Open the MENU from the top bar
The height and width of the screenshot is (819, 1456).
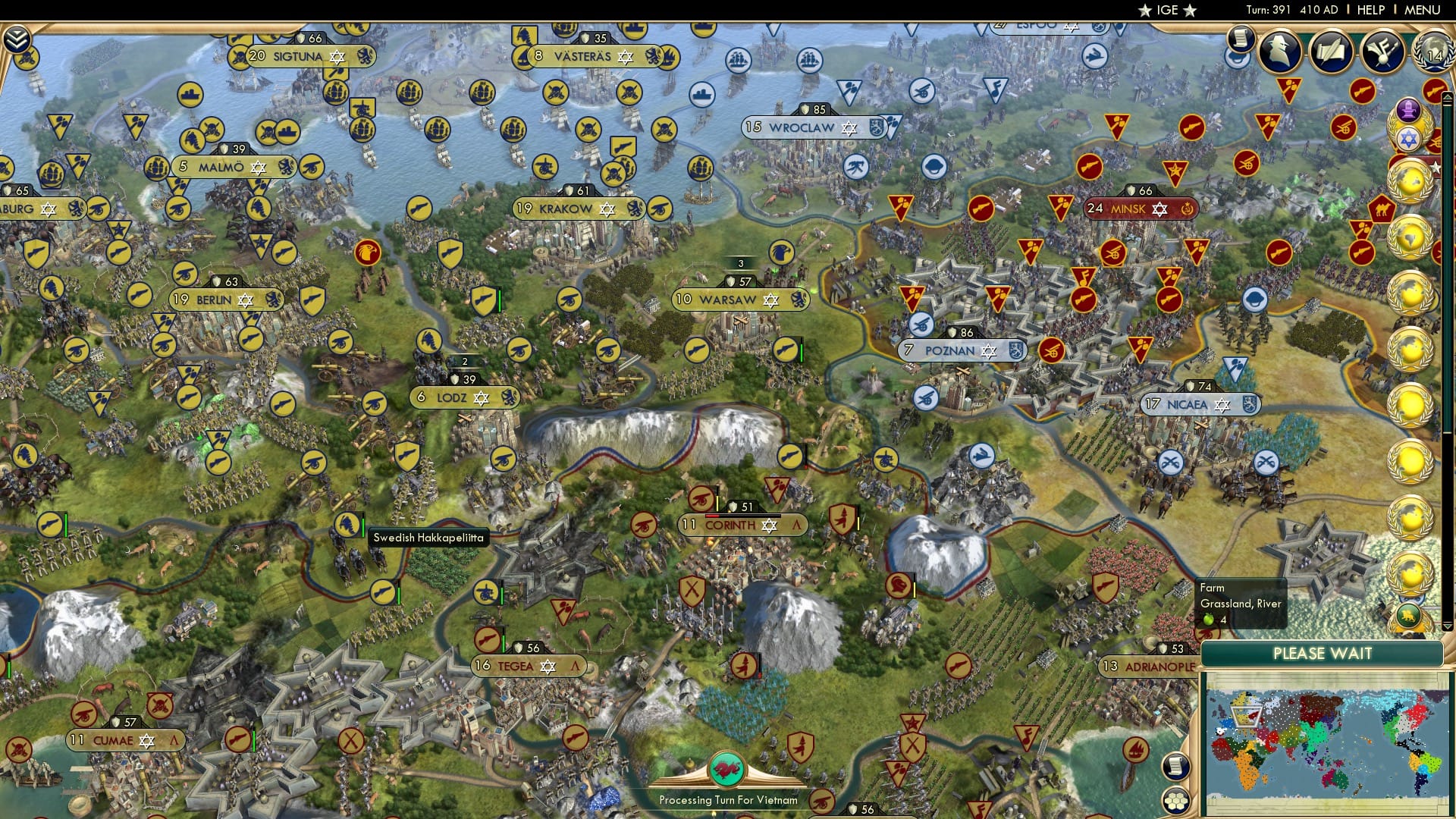click(x=1422, y=10)
